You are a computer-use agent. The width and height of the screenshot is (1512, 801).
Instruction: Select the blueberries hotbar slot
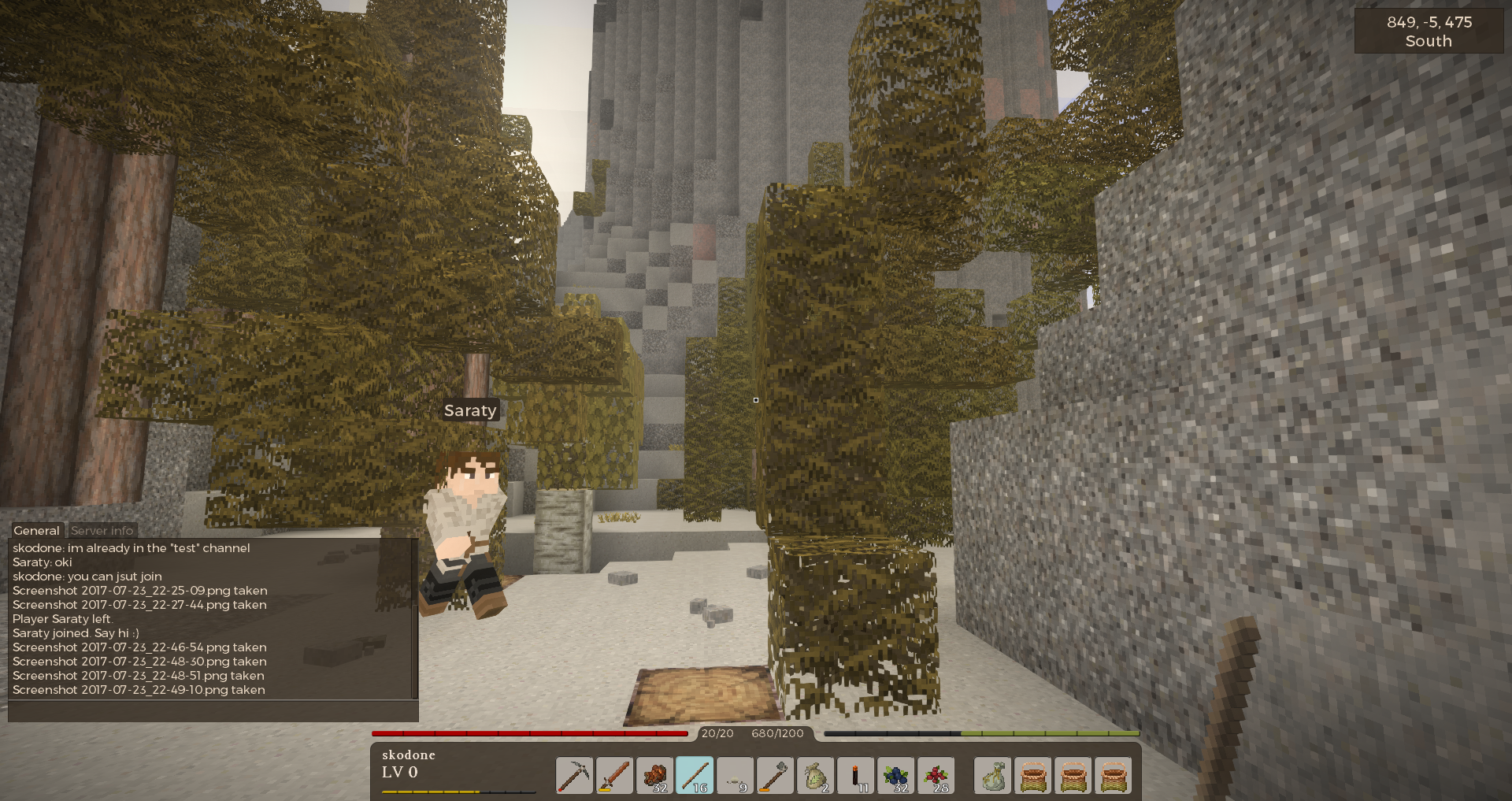pyautogui.click(x=895, y=776)
